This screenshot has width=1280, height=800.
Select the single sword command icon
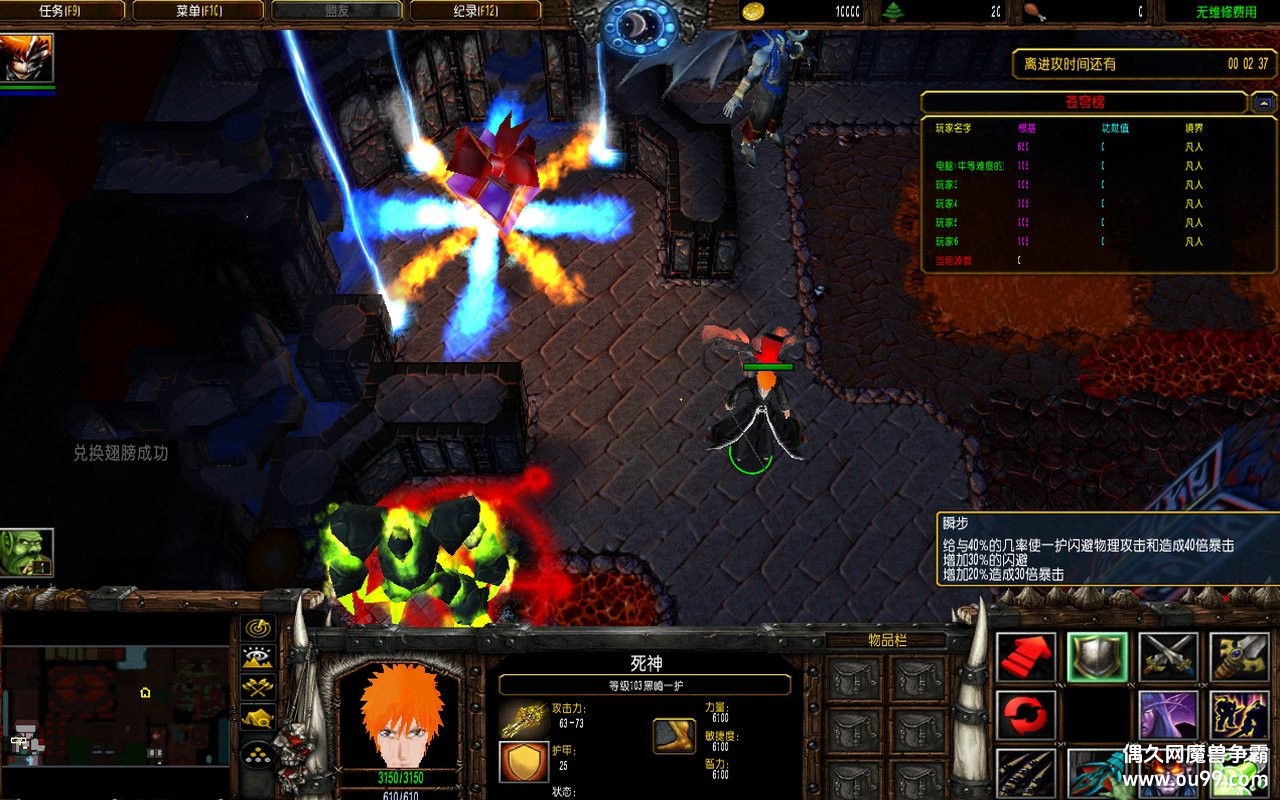click(1240, 657)
